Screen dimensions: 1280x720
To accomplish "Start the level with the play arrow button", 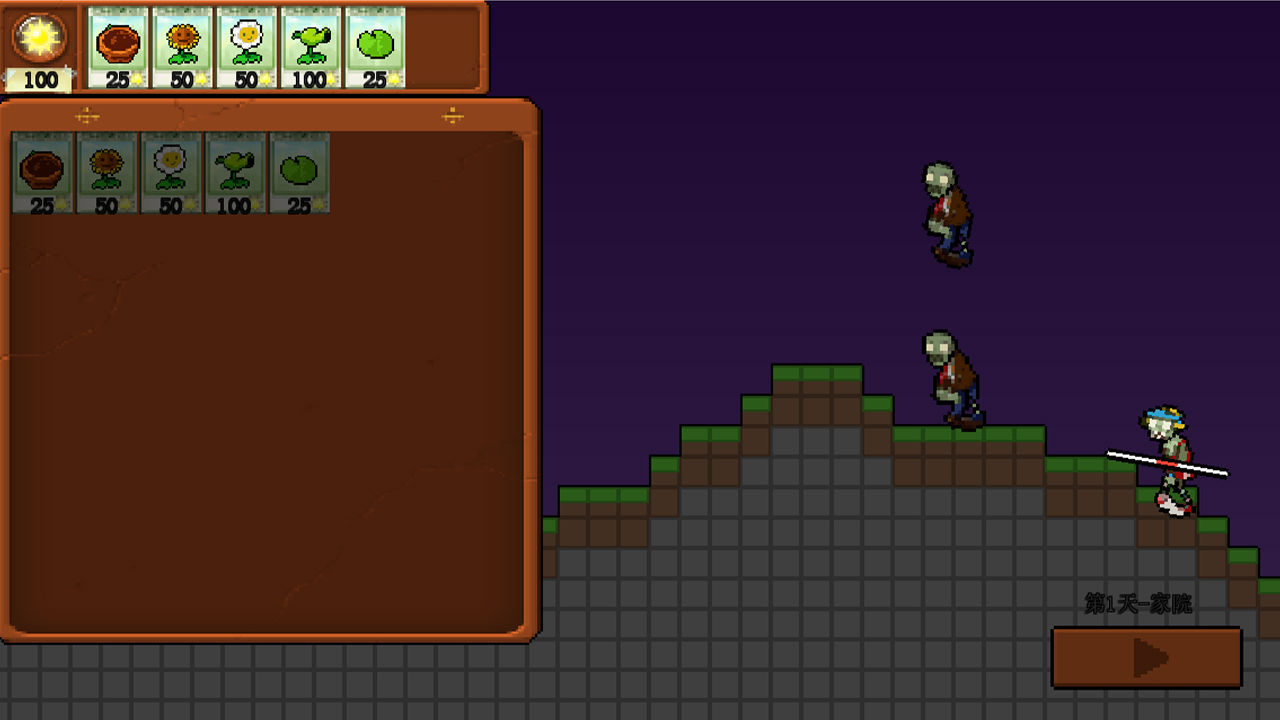I will 1146,658.
